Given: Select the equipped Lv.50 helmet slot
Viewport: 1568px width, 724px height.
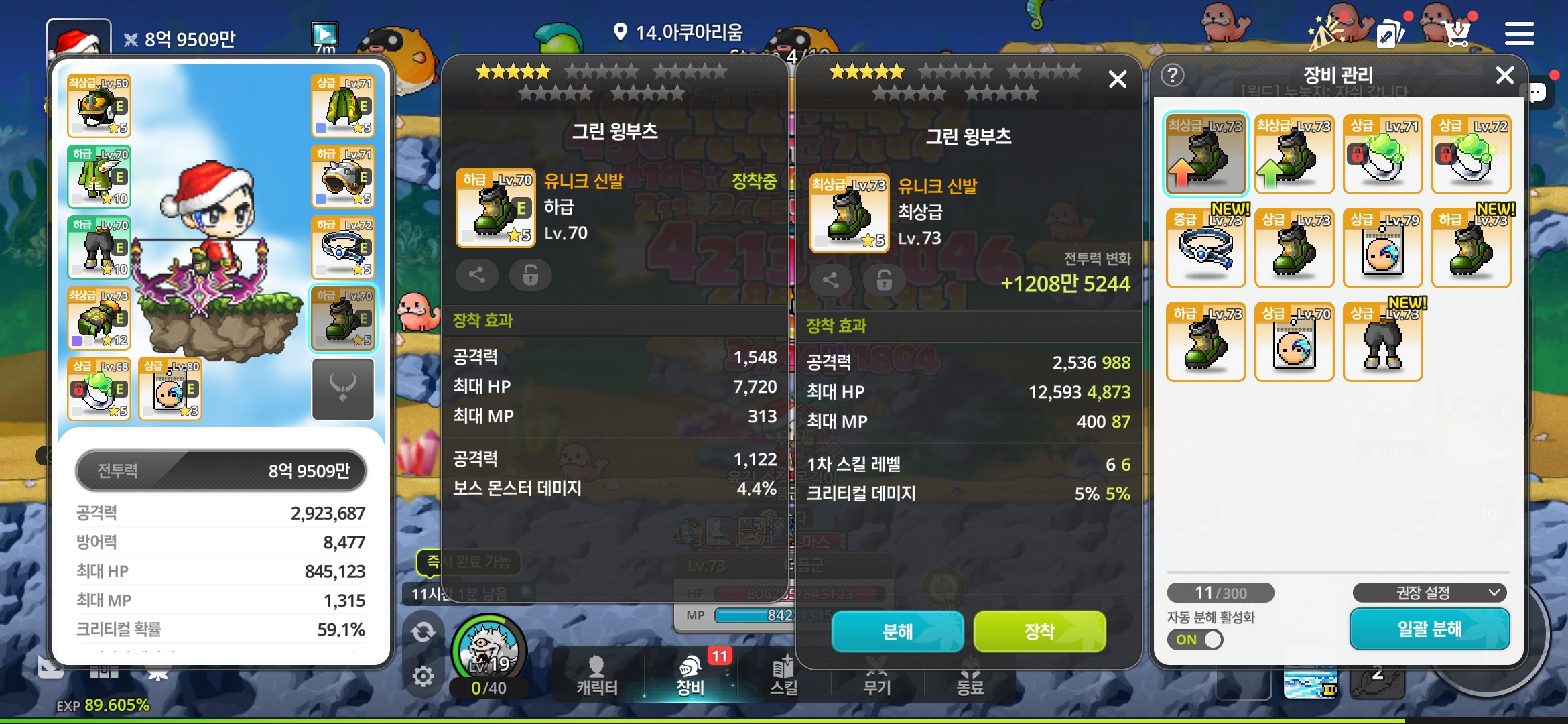Looking at the screenshot, I should tap(99, 106).
